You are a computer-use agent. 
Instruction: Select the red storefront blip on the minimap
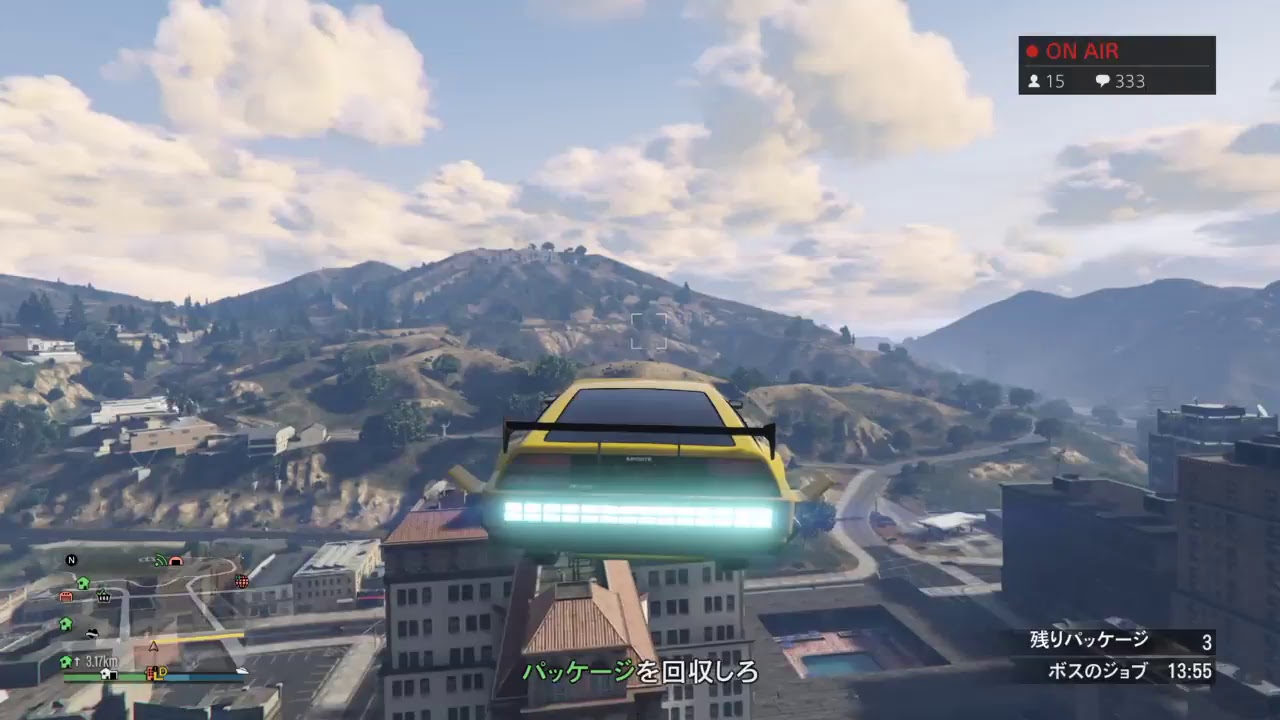click(x=65, y=596)
